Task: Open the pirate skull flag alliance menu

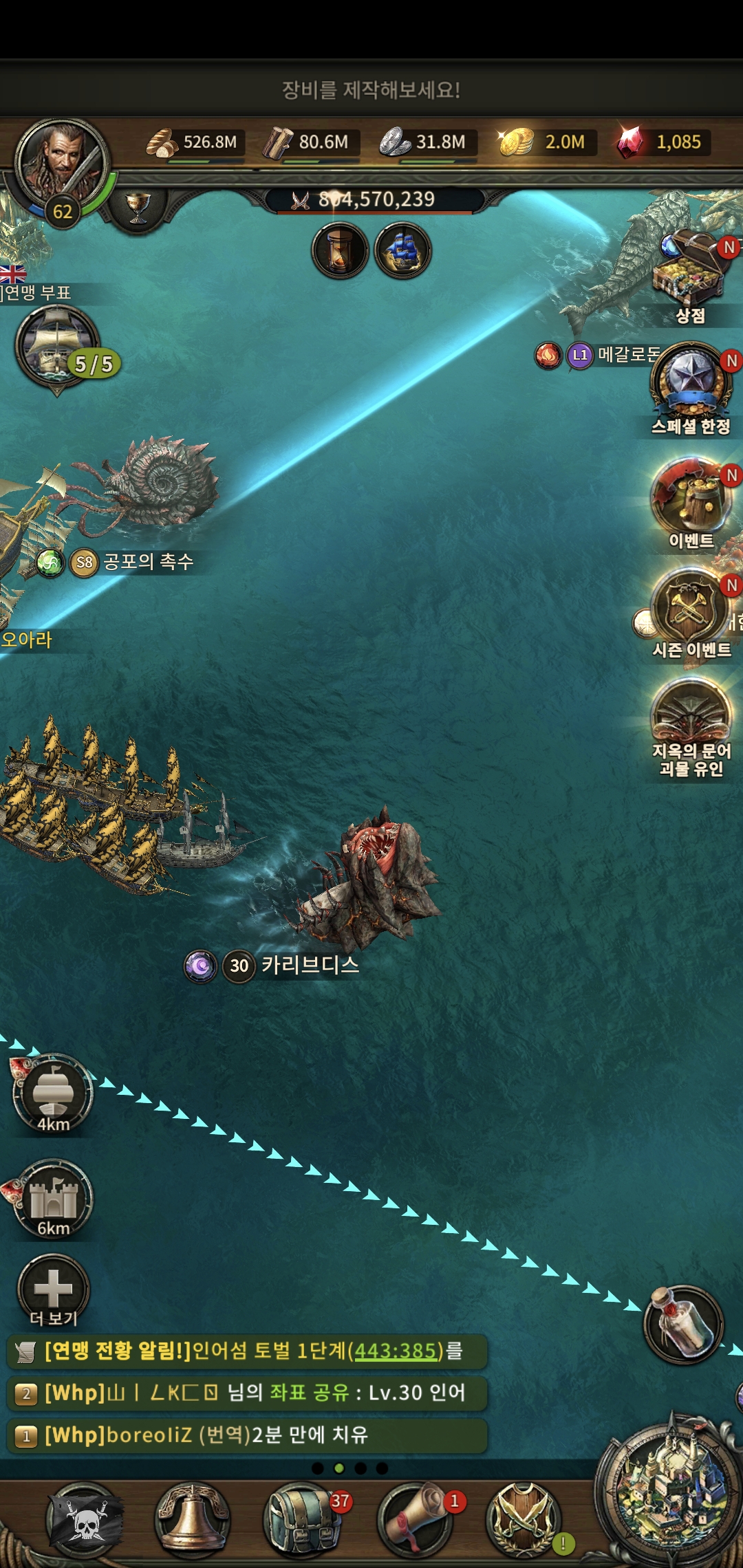Action: point(85,1520)
